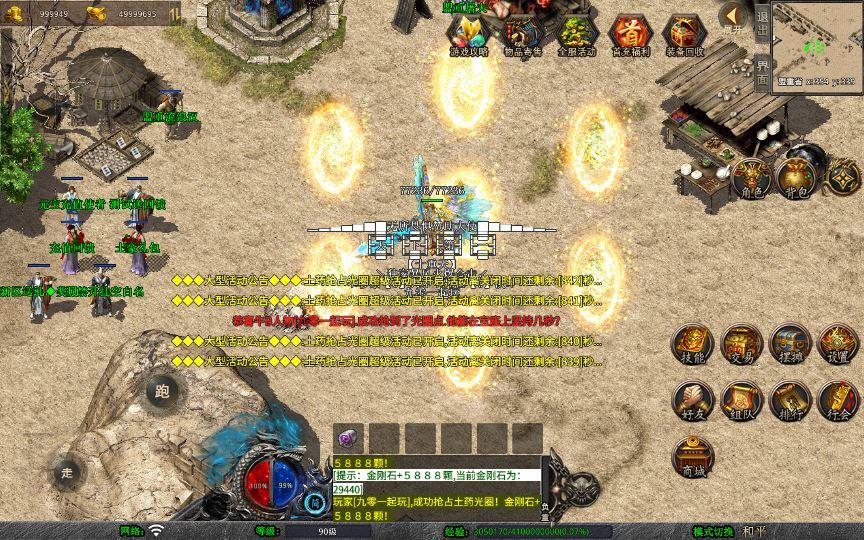Open the 交易 trade menu
Screen dimensions: 864x540
pos(741,345)
